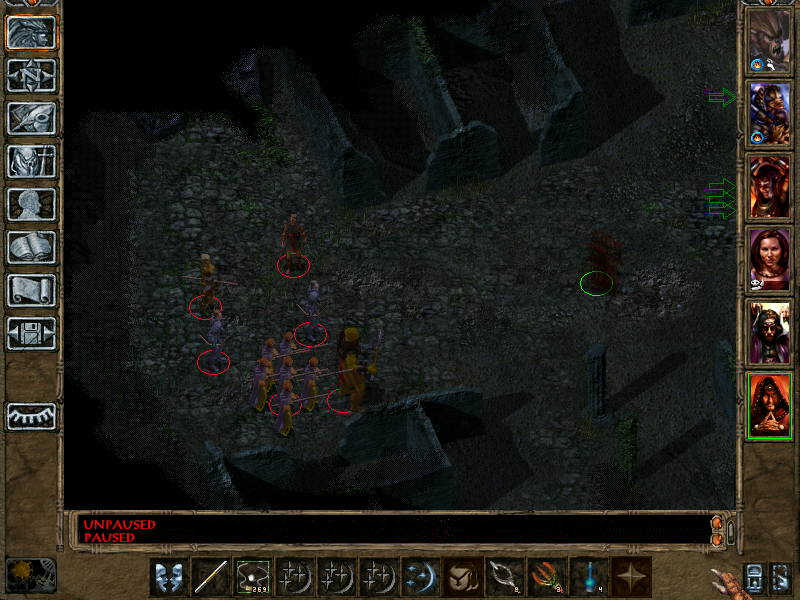The image size is (800, 600).
Task: Open the priest spell scroll
Action: pyautogui.click(x=31, y=290)
